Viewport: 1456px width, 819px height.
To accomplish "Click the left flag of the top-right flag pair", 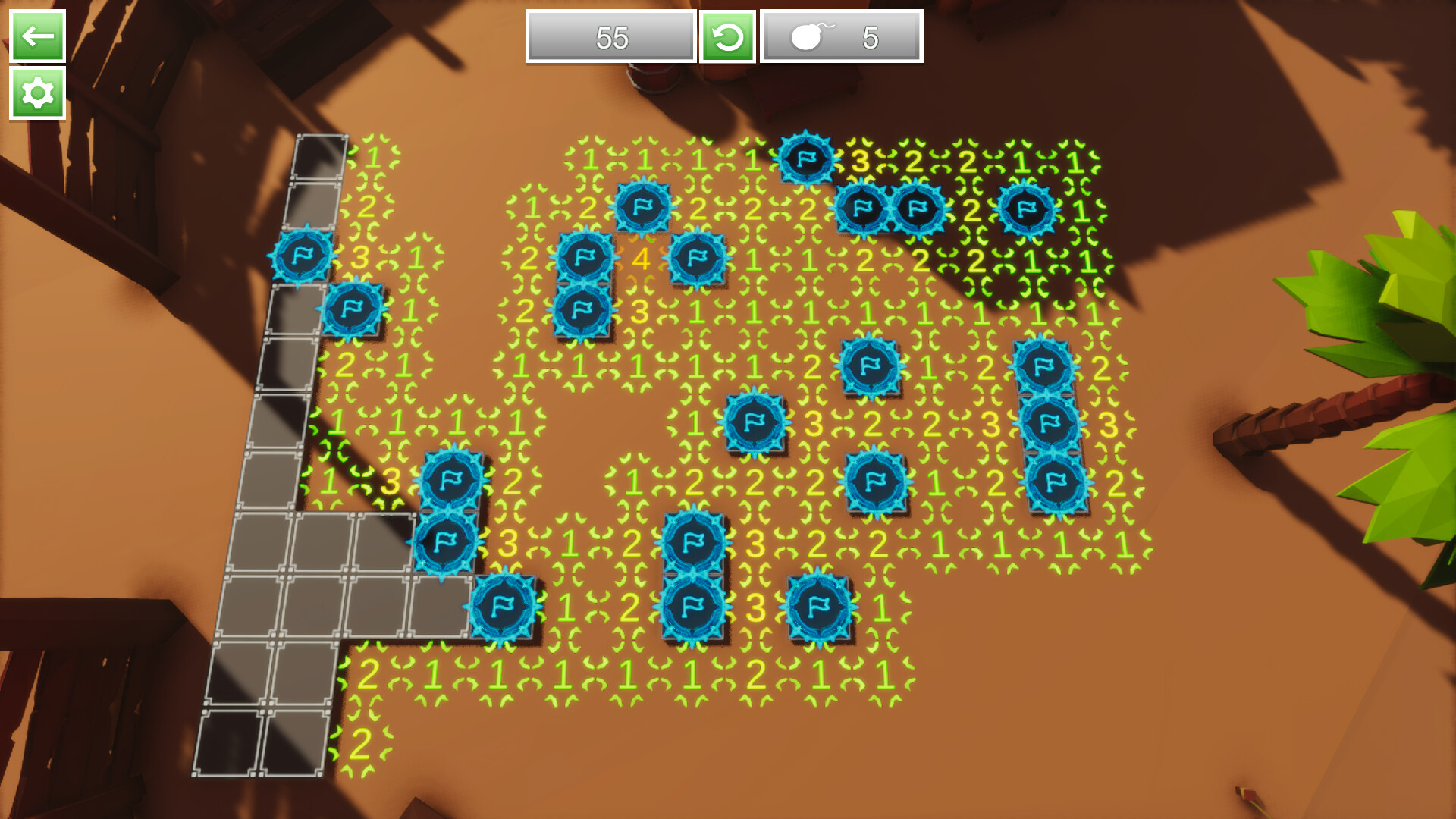I will [x=861, y=209].
